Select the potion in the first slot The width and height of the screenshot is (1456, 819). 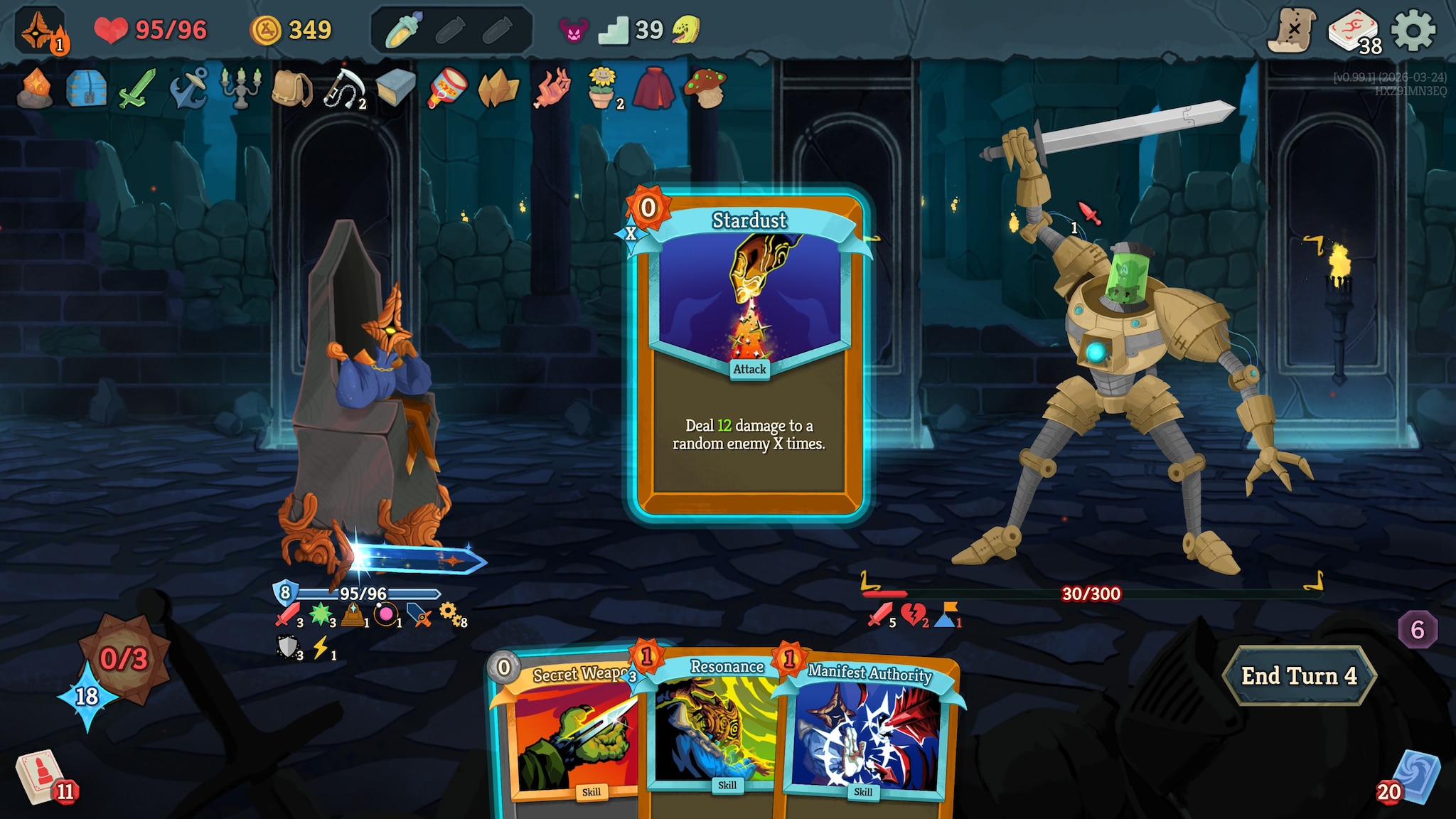coord(404,31)
